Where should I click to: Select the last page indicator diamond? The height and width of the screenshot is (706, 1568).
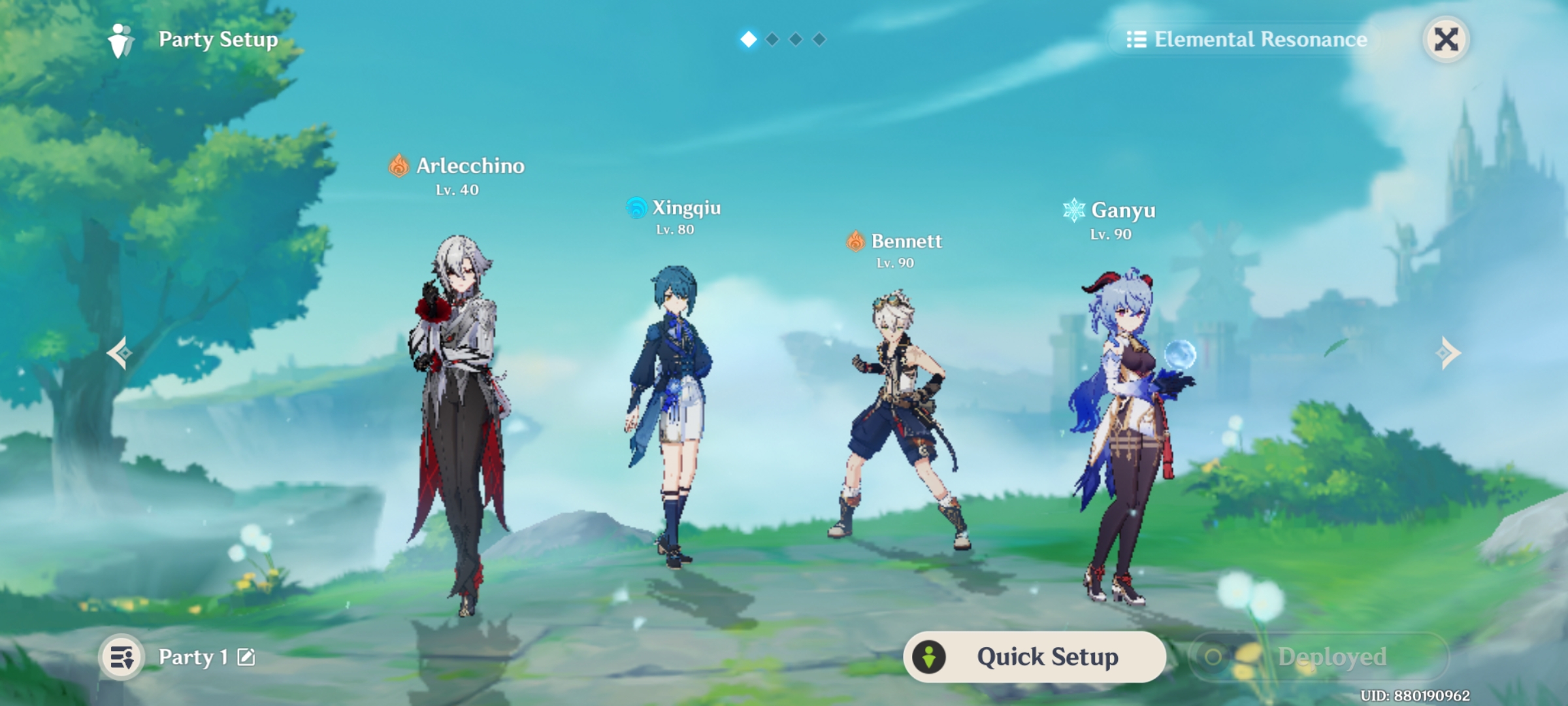click(820, 39)
